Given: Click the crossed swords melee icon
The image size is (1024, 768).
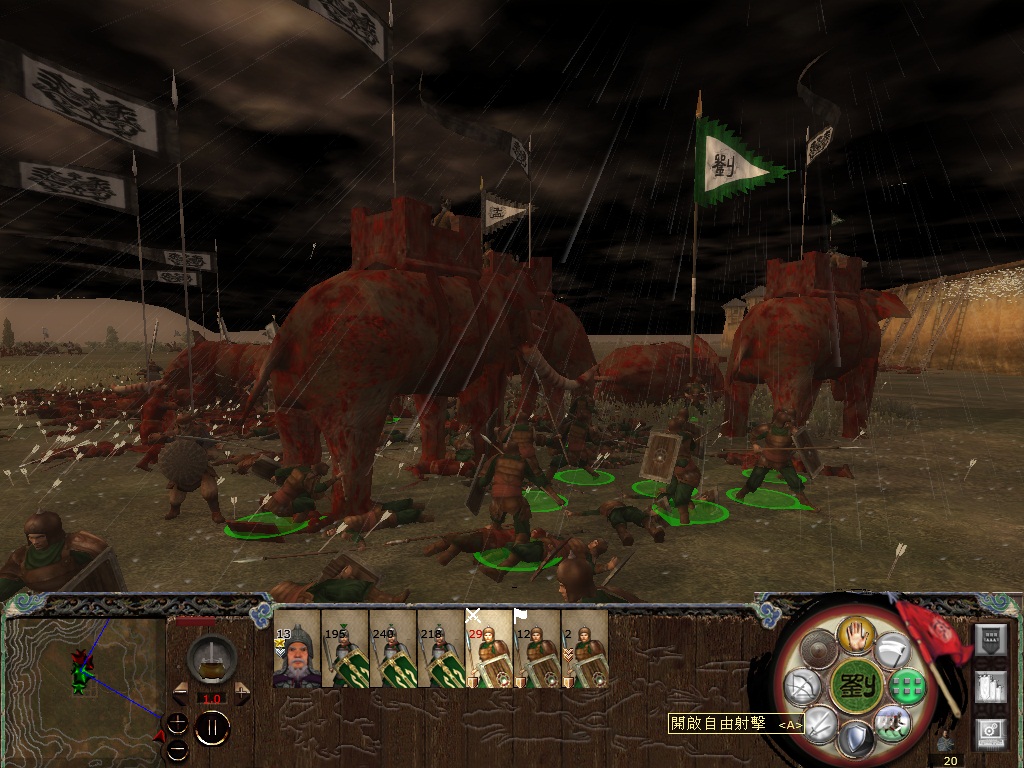Looking at the screenshot, I should (x=820, y=721).
